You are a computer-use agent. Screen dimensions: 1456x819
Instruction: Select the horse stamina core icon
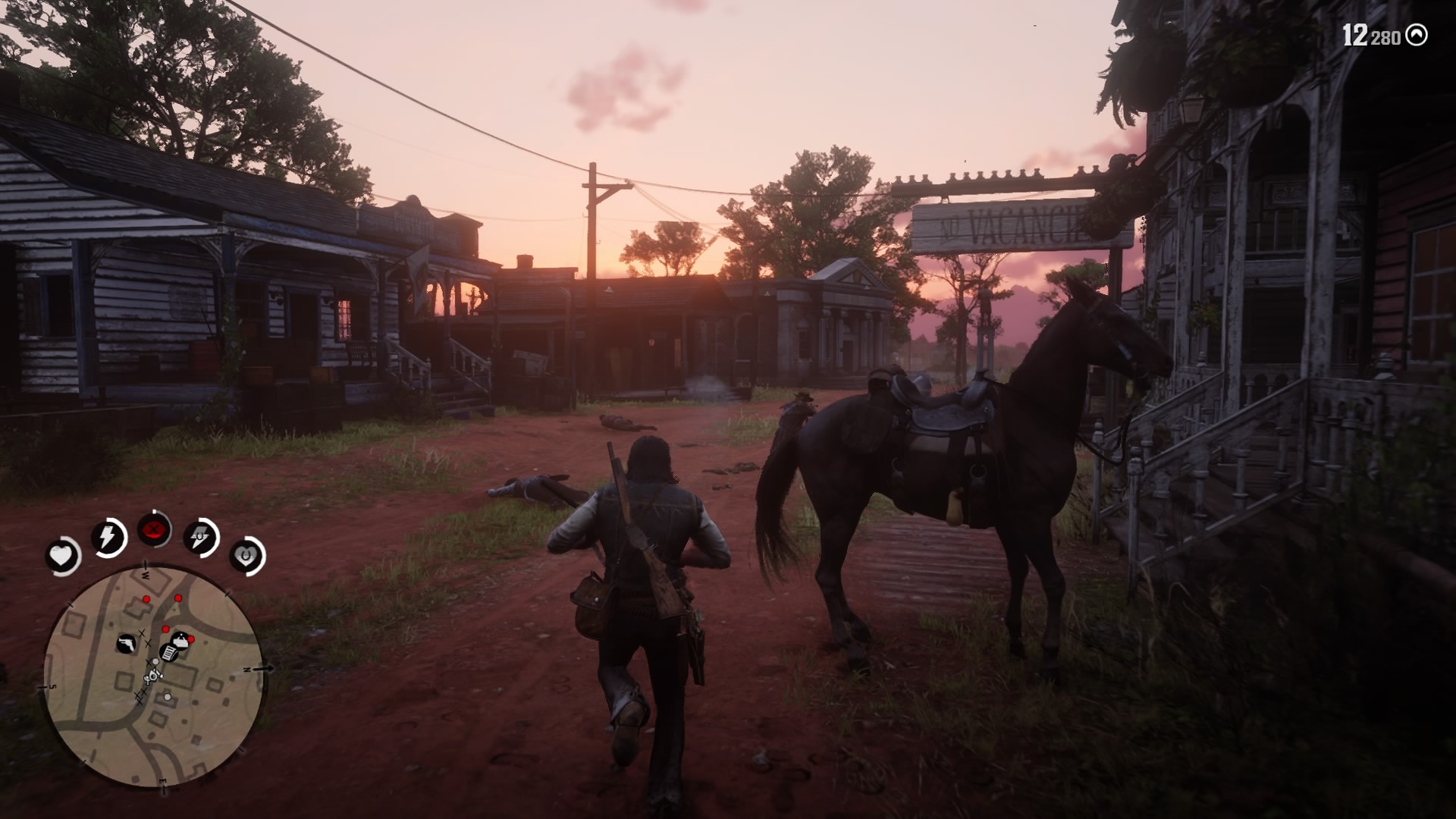[x=199, y=535]
